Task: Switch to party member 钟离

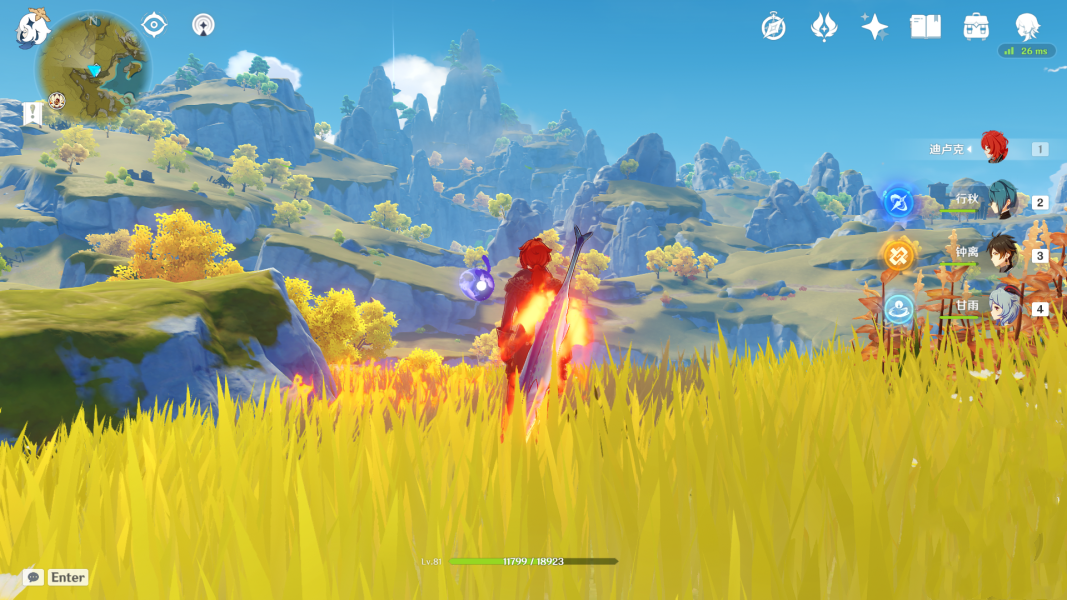Action: [1001, 254]
